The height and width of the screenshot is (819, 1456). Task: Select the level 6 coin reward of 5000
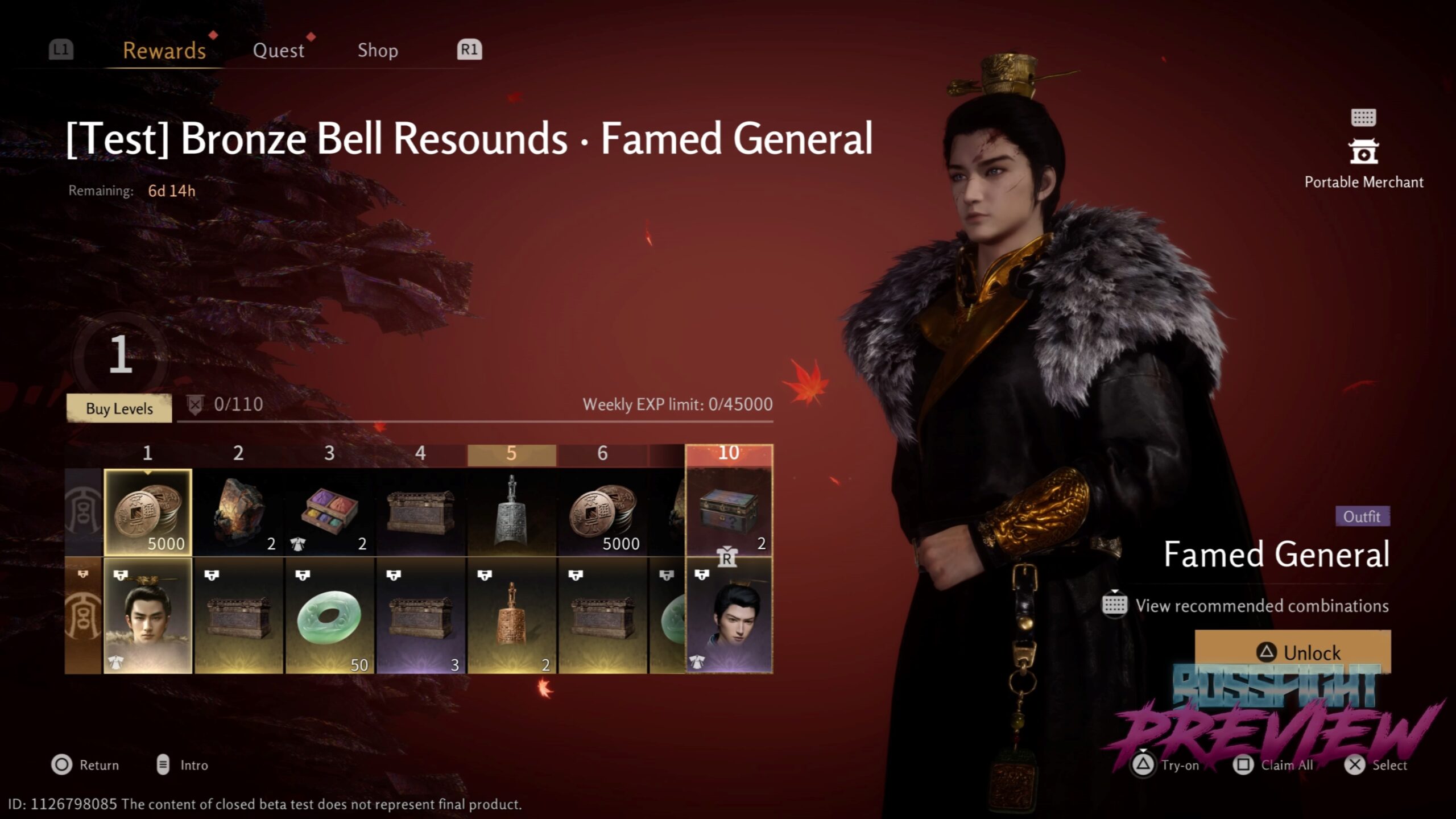pyautogui.click(x=603, y=512)
